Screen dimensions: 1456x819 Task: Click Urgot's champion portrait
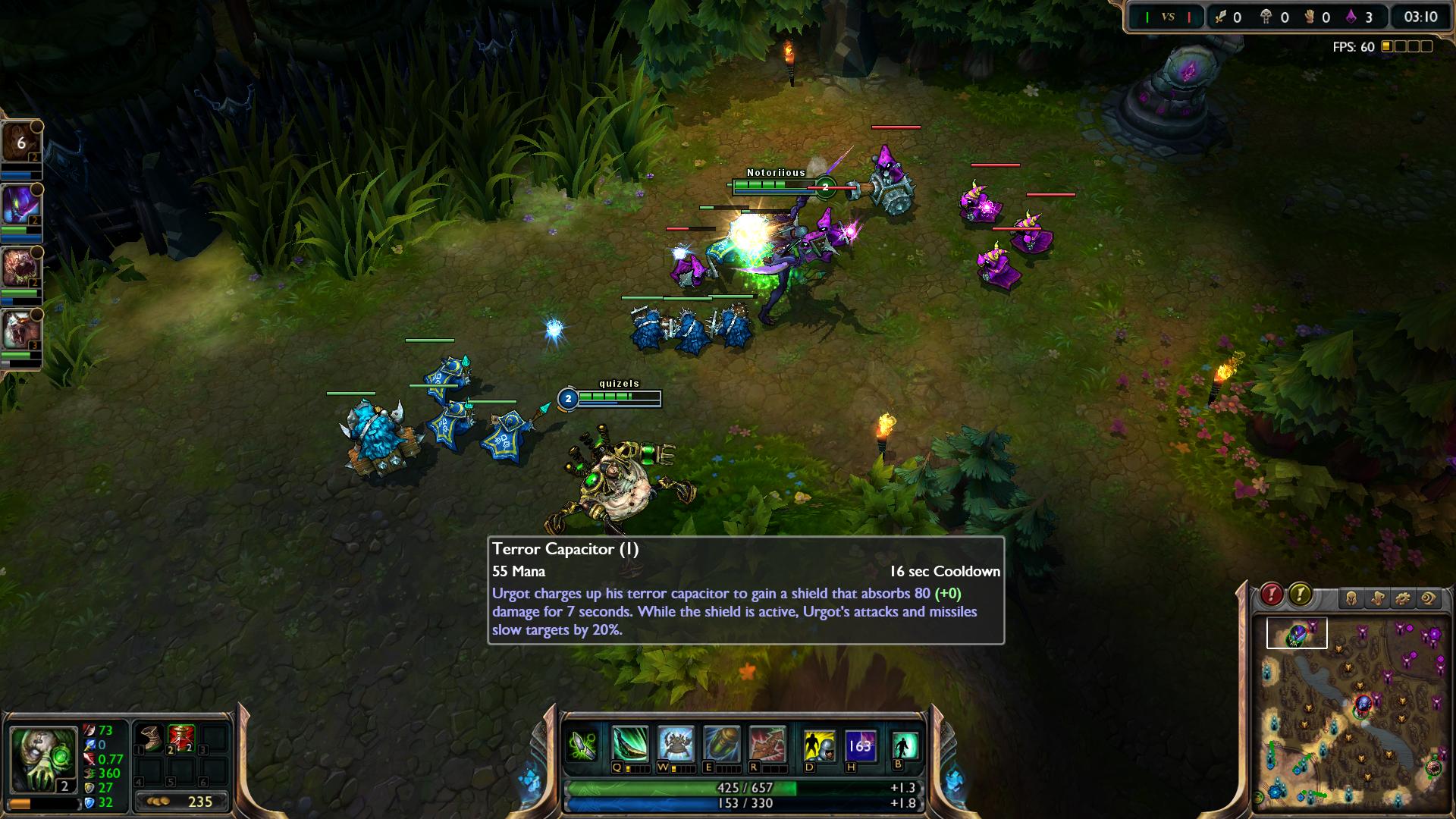(42, 758)
